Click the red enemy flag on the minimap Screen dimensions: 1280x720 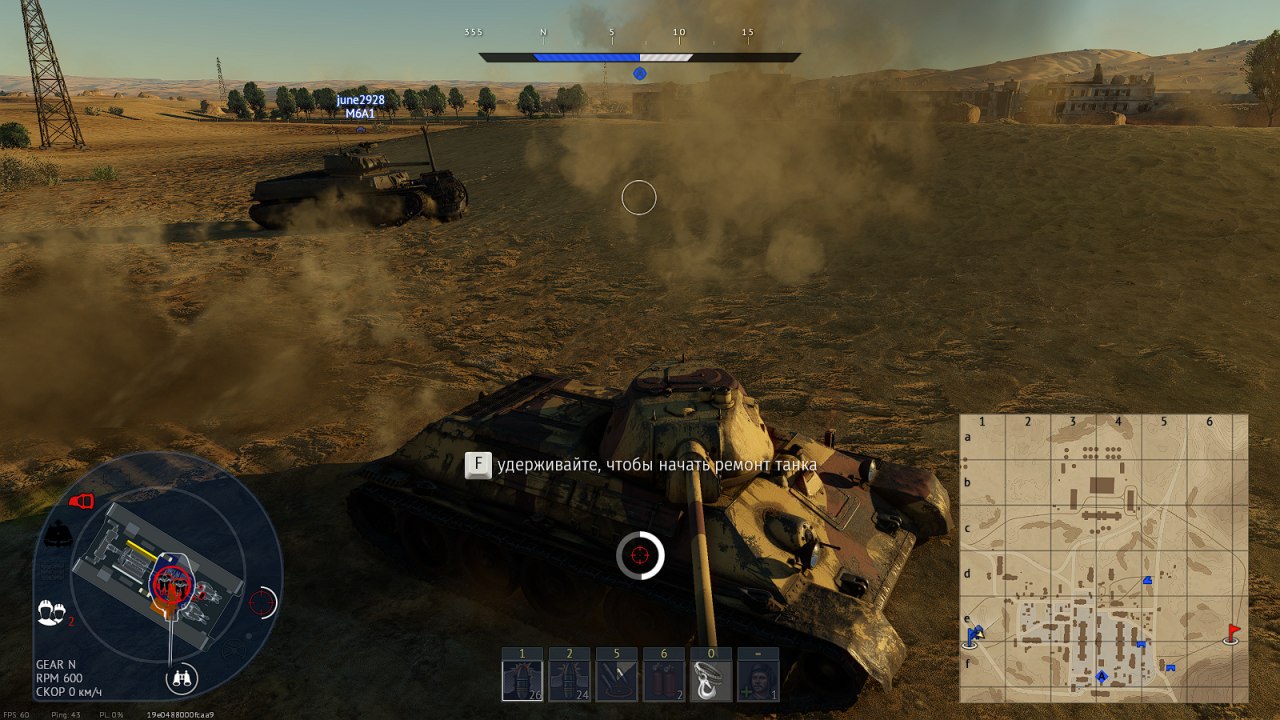click(1232, 633)
